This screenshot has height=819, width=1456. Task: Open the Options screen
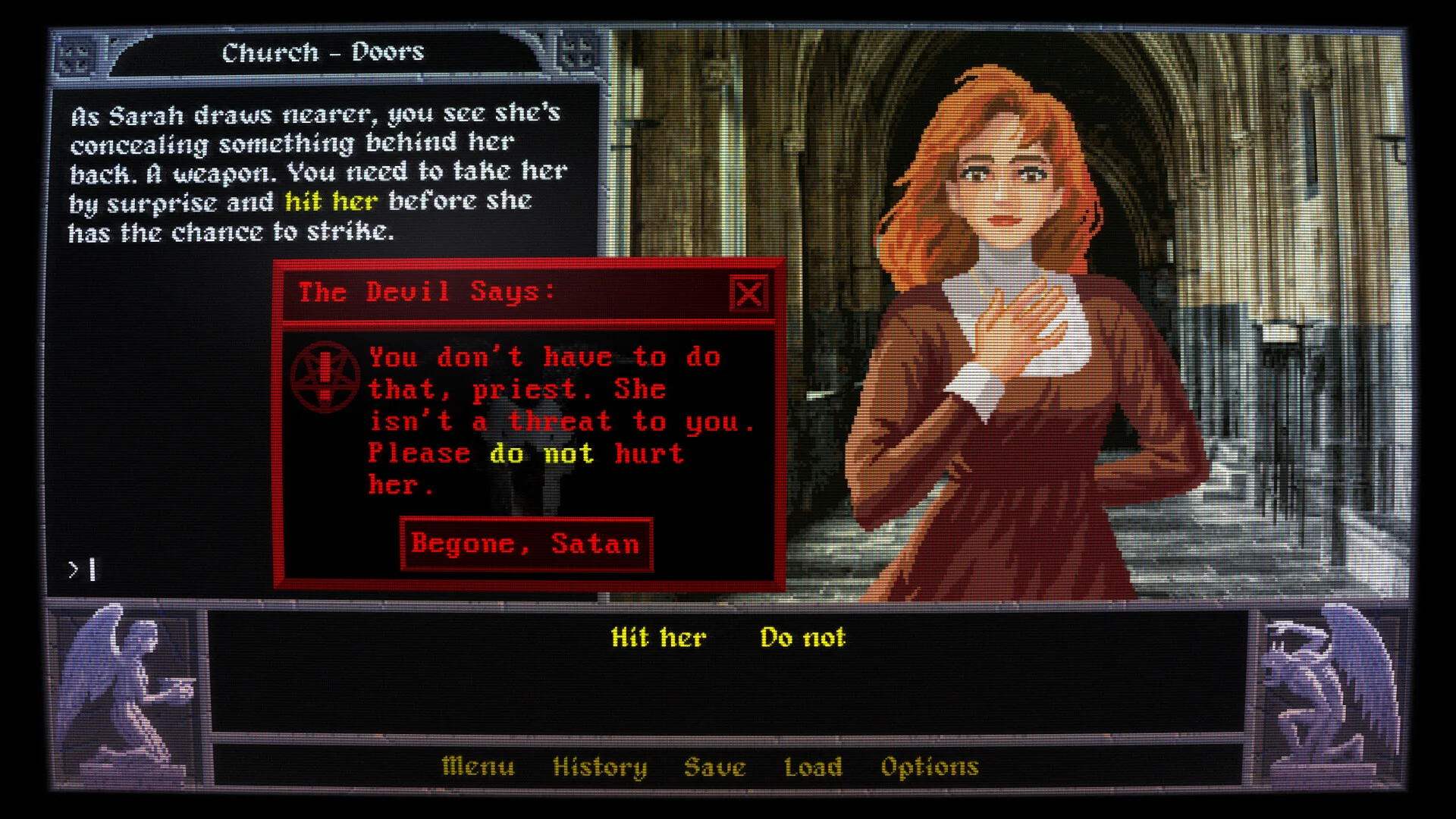930,767
